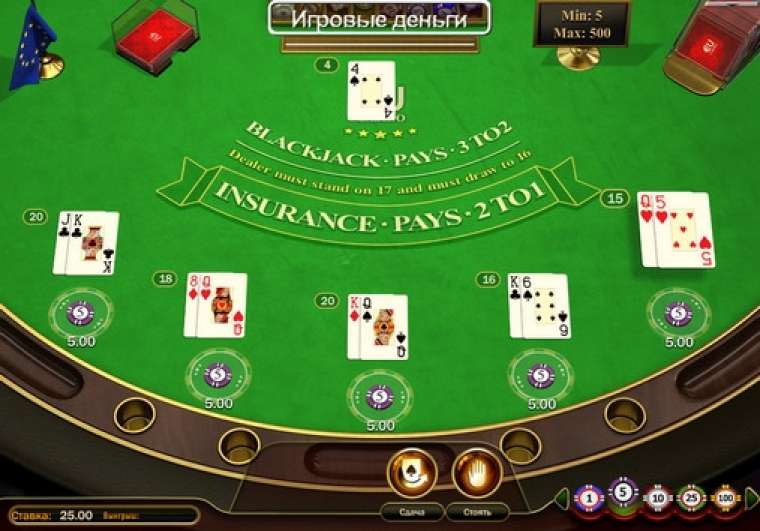Open the Игровые деньги banner
This screenshot has width=760, height=531.
(x=379, y=19)
